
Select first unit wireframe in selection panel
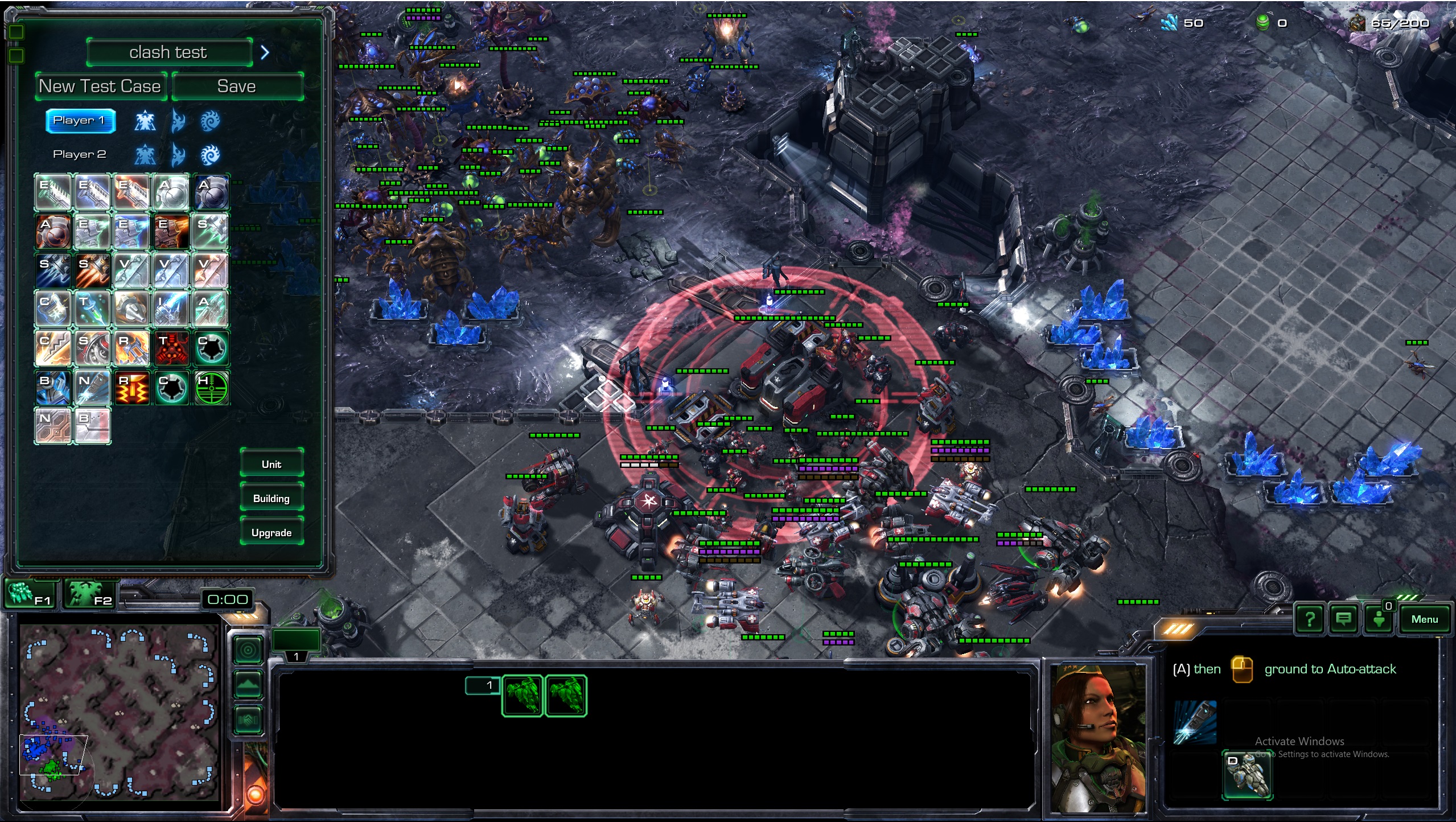tap(523, 695)
